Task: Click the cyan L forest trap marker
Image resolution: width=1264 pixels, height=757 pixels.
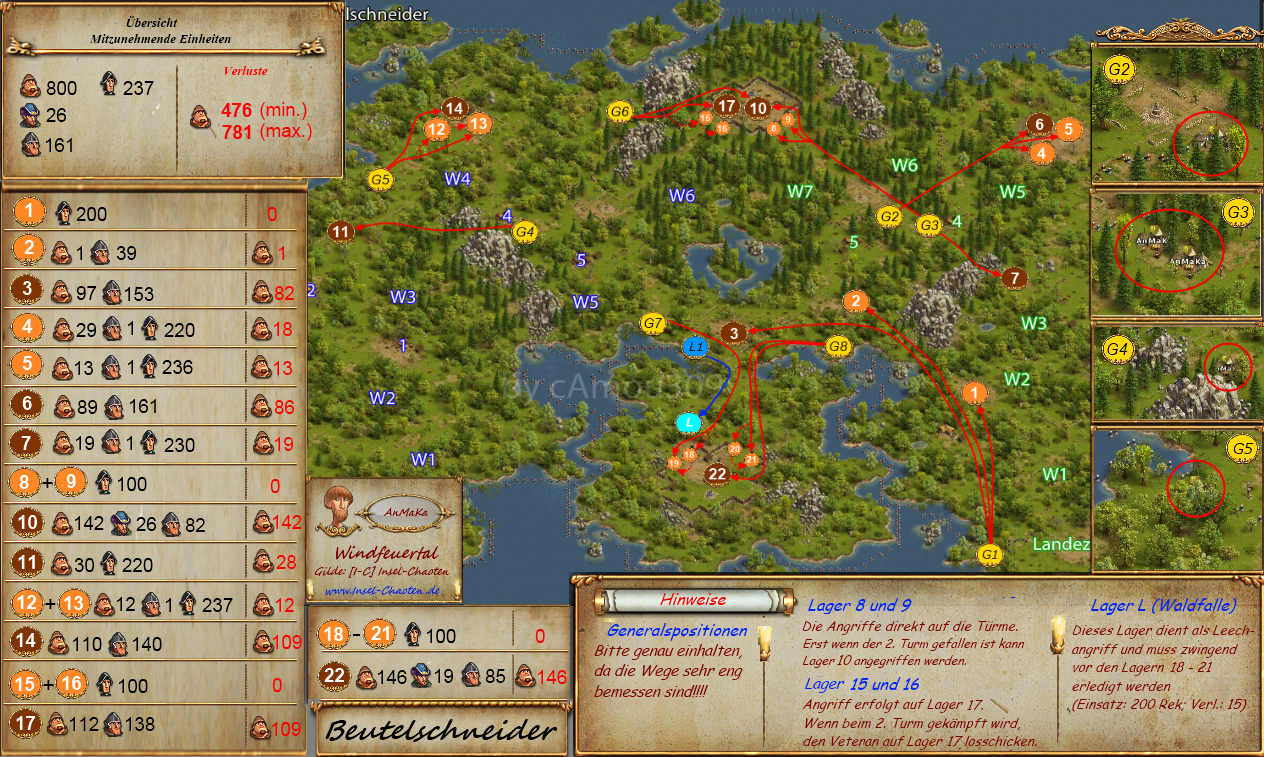Action: pos(688,423)
